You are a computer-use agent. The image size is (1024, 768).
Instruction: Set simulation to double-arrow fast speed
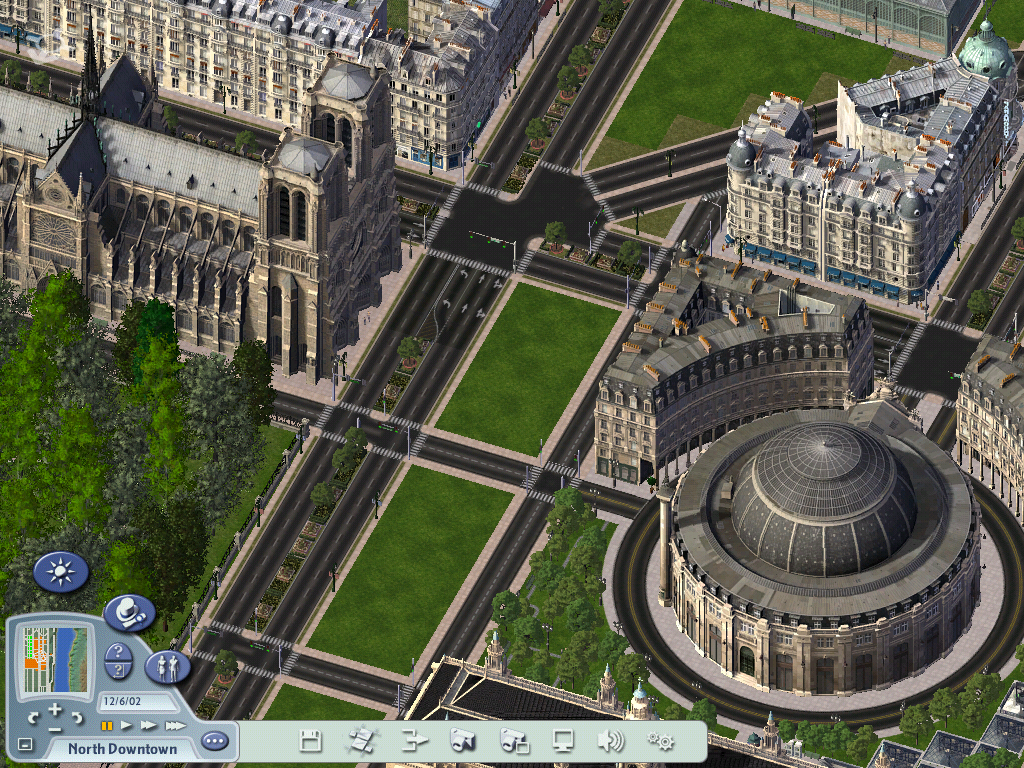coord(149,725)
